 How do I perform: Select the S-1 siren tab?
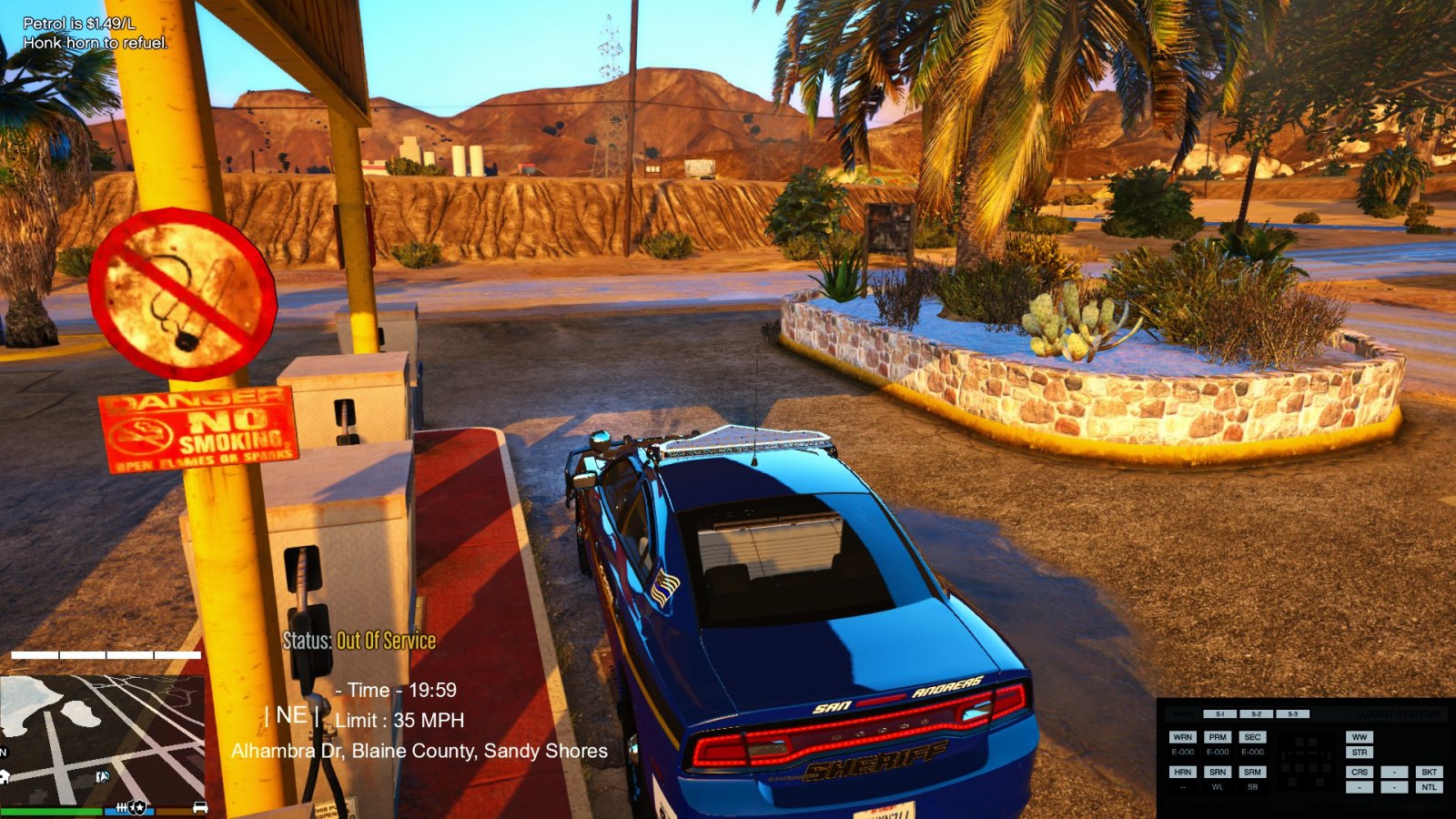click(1220, 714)
